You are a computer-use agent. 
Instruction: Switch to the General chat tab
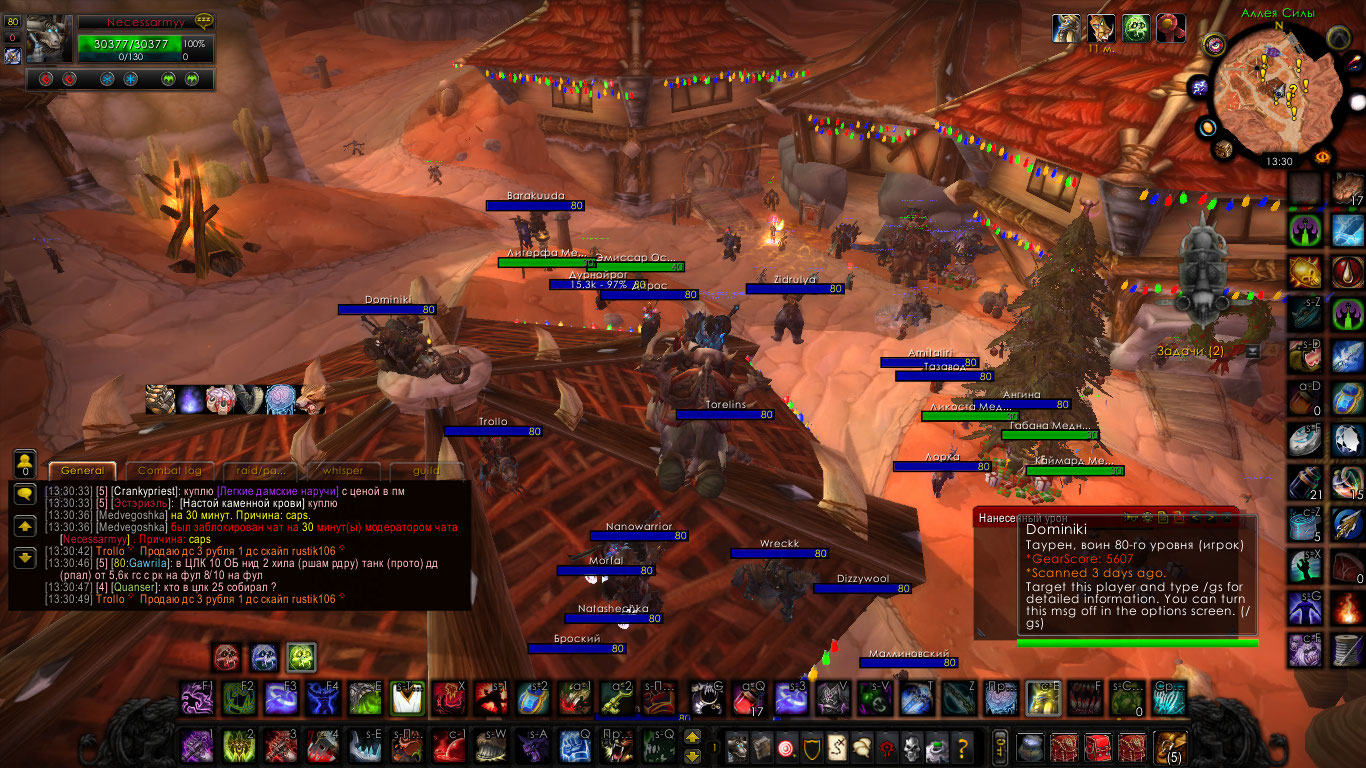click(82, 471)
